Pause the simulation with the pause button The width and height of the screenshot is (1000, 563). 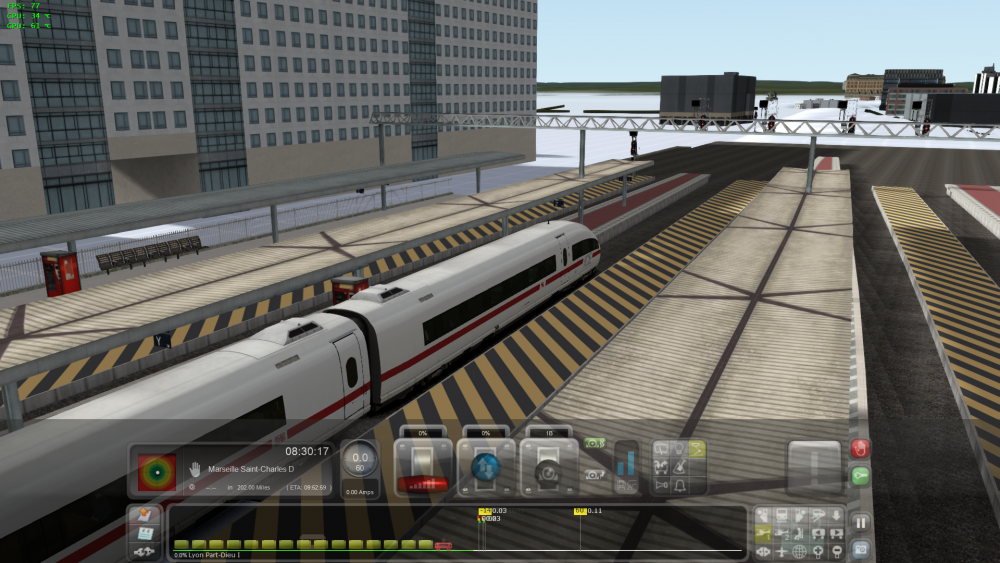859,522
